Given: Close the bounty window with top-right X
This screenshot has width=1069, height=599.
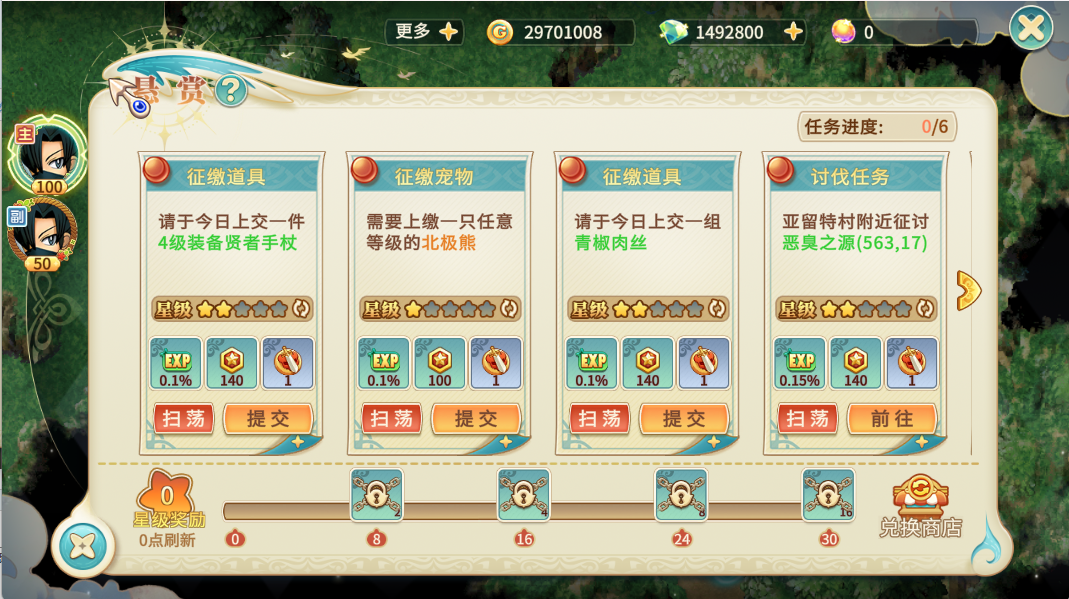Looking at the screenshot, I should coord(1030,28).
